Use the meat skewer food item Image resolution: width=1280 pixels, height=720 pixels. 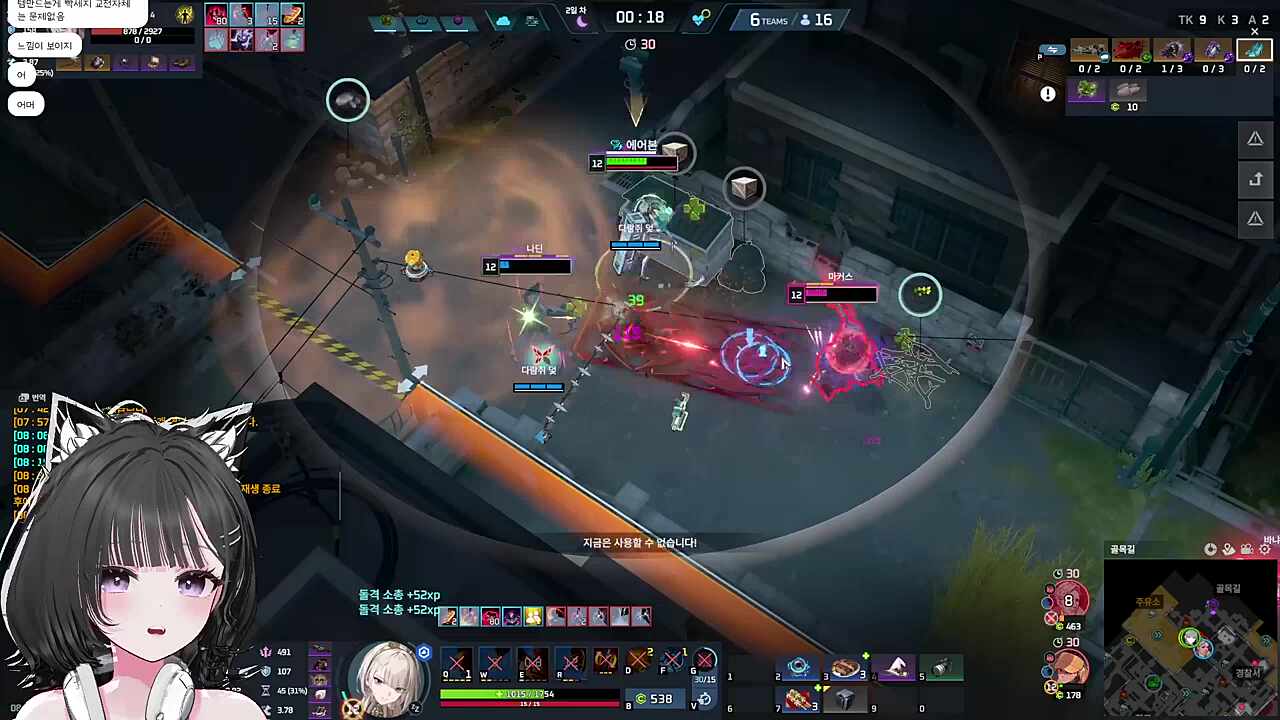[x=799, y=698]
